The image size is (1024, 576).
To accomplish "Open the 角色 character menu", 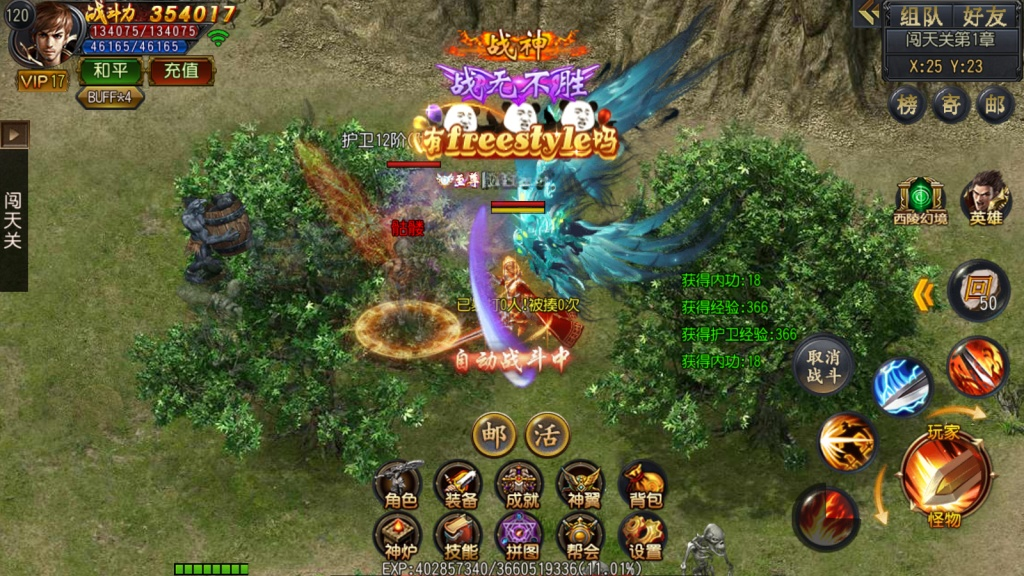I will tap(397, 486).
